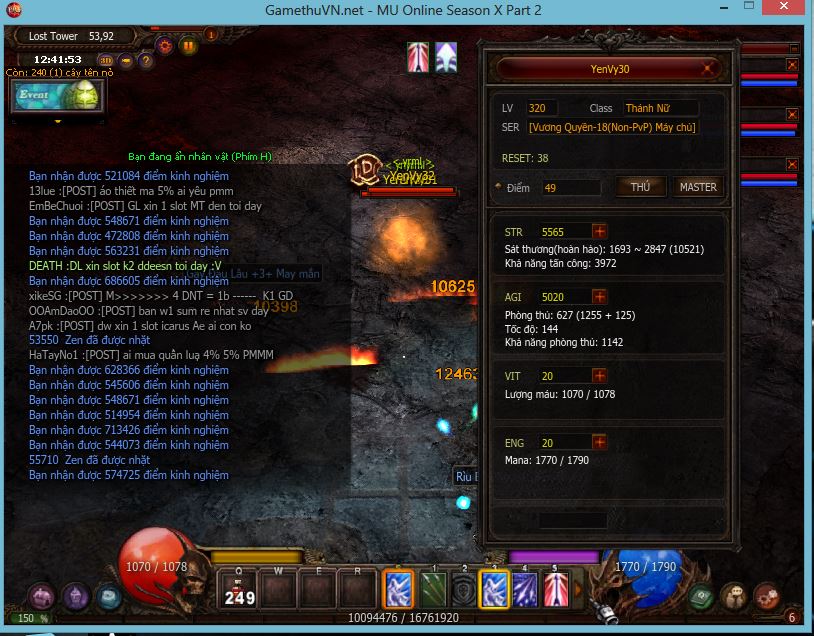Increase the VIT stat by one

pos(599,376)
